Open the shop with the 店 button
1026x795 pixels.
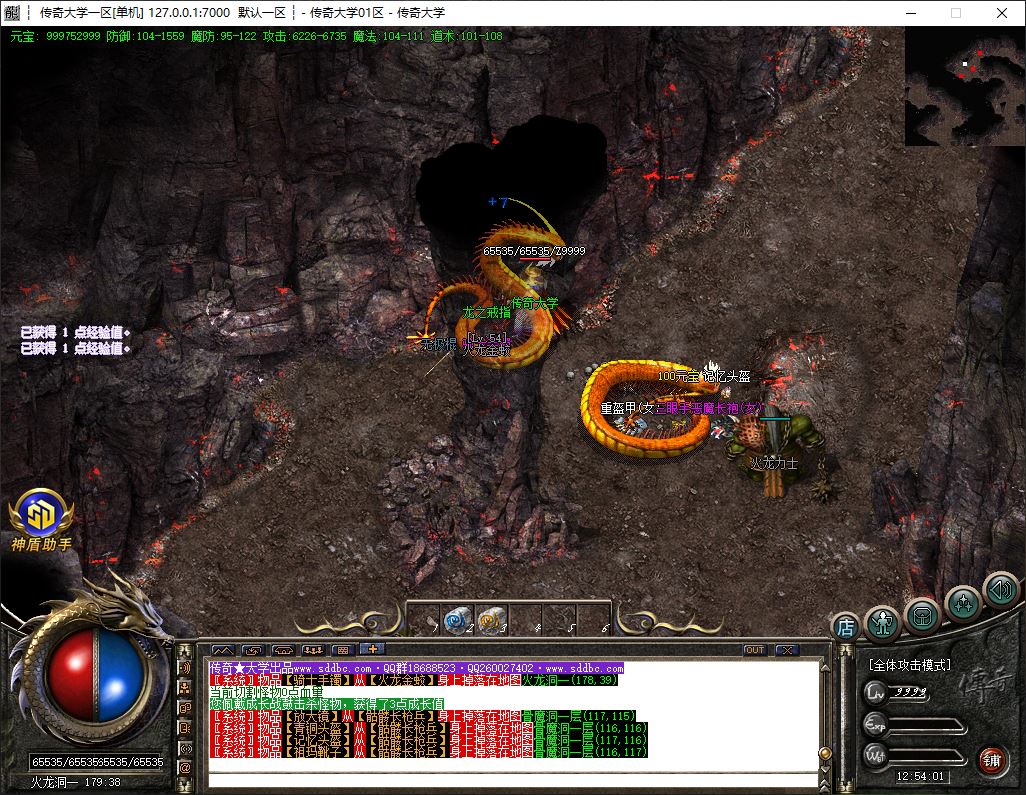coord(845,627)
